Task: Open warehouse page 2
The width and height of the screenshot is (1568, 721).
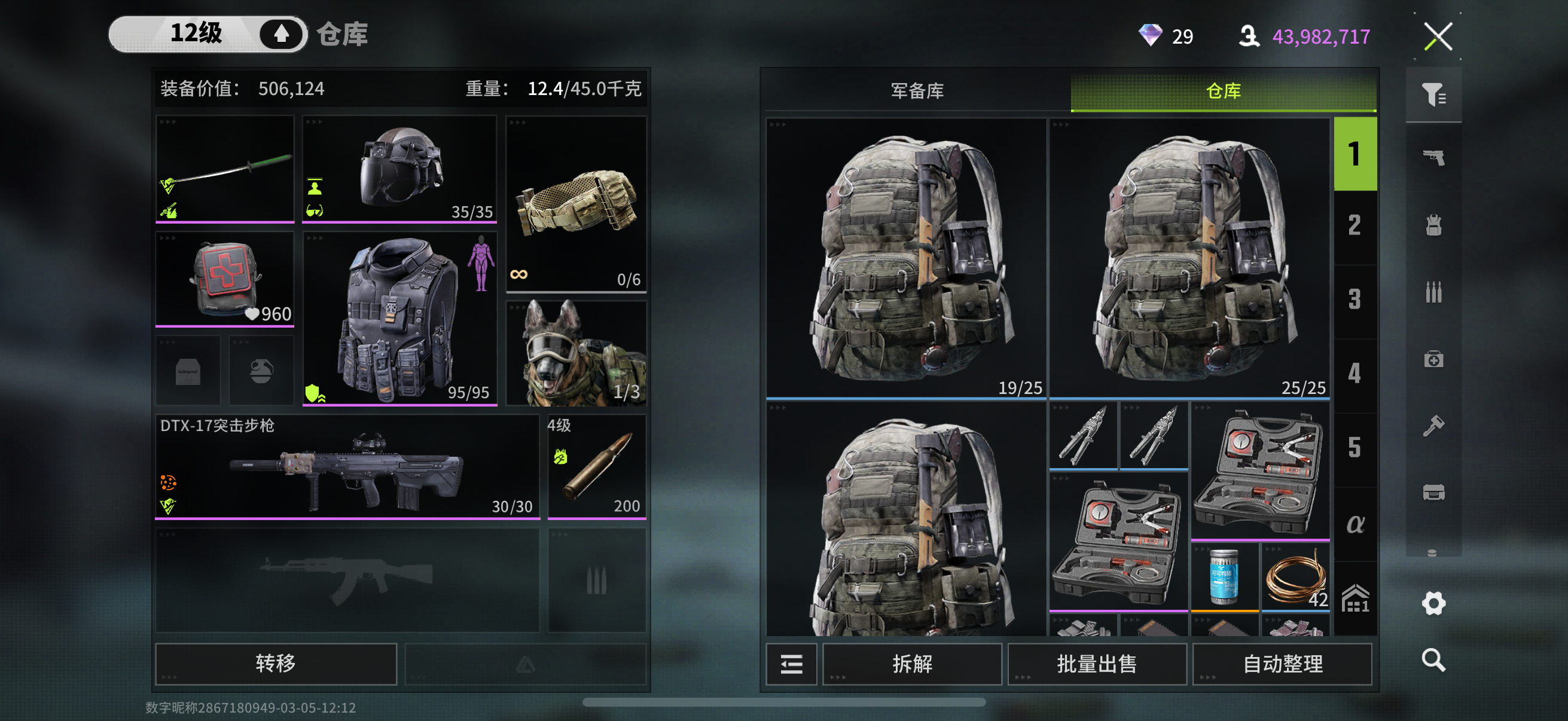Action: click(1355, 227)
